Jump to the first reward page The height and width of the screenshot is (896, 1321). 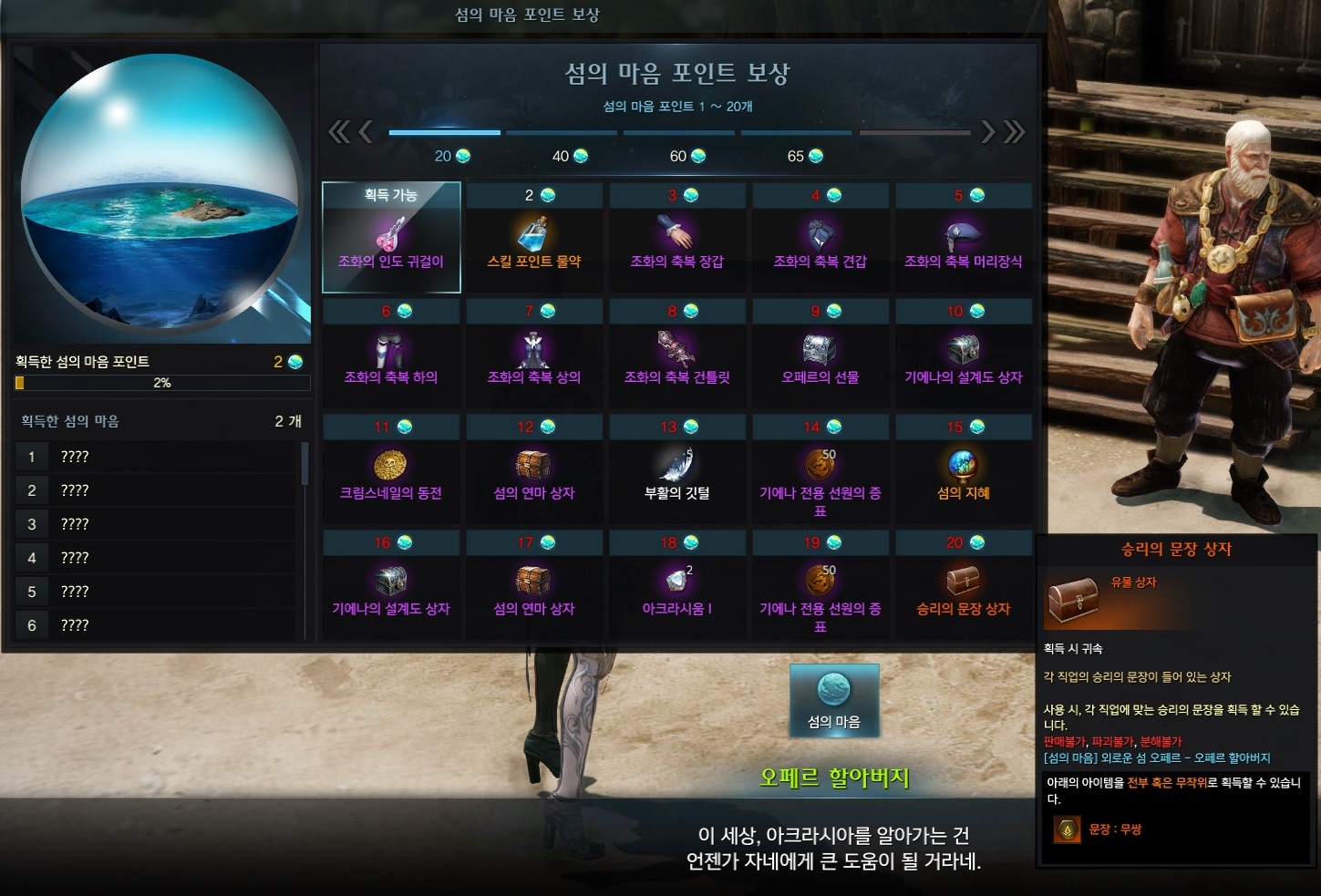pyautogui.click(x=338, y=132)
